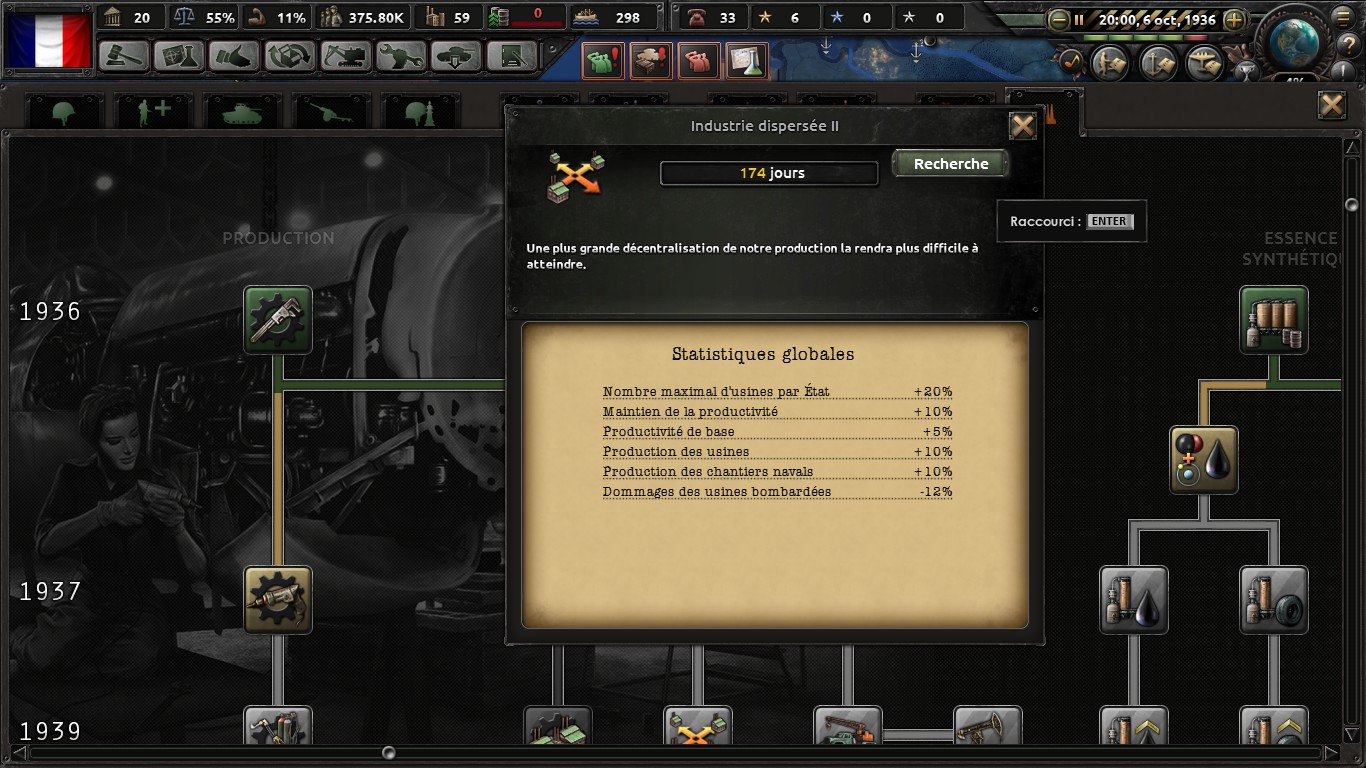
Task: Open the construction menu with crane icon
Action: click(346, 55)
